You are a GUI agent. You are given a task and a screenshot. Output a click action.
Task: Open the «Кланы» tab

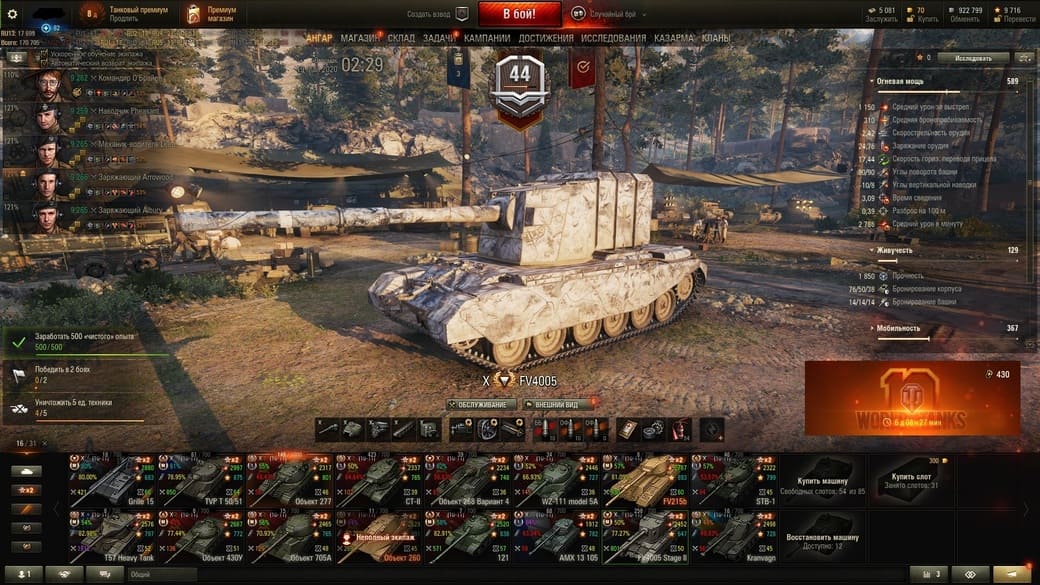716,38
